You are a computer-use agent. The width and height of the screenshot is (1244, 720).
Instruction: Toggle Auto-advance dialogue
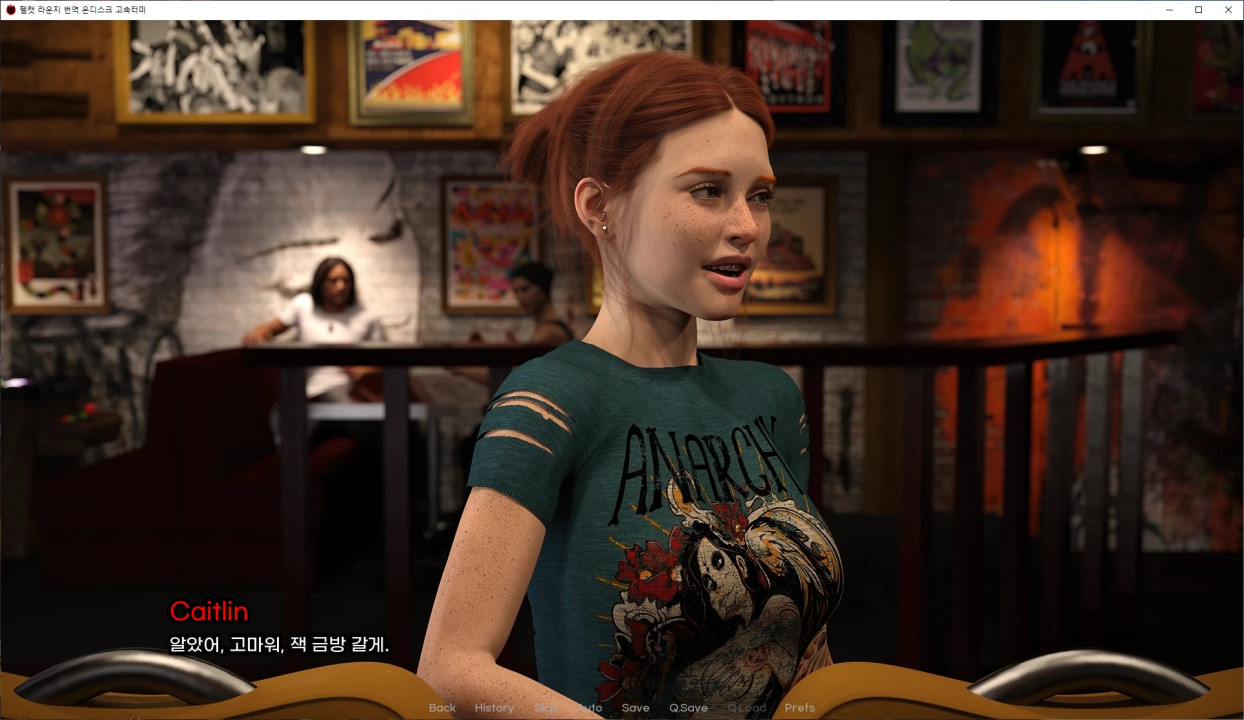(590, 708)
